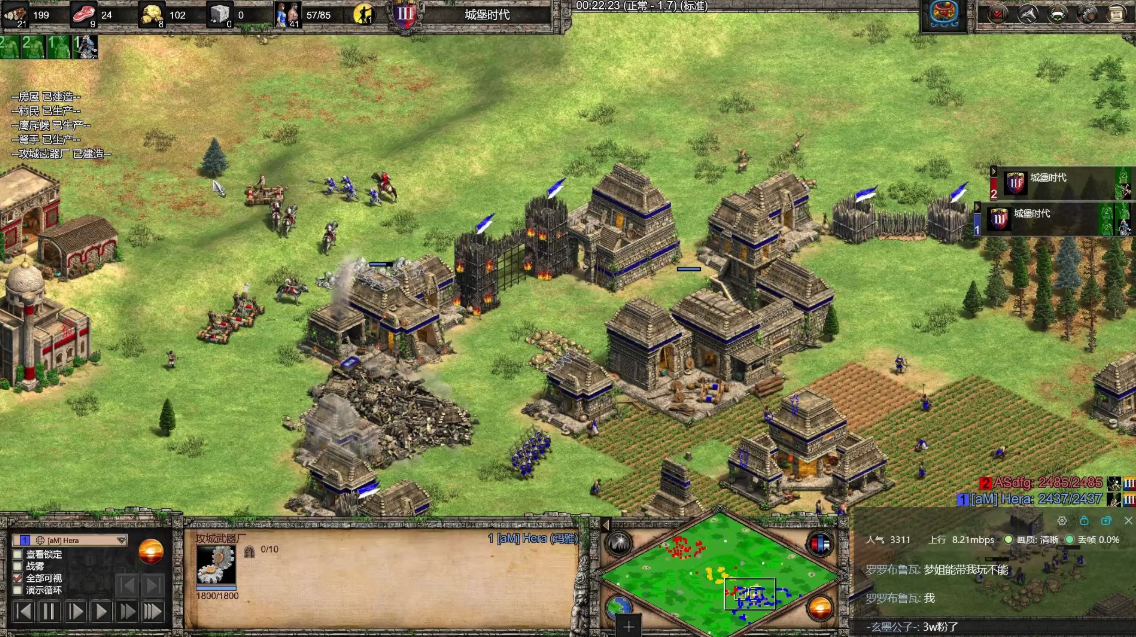Screen dimensions: 1136x637
Task: Open the stream overlay settings gear
Action: 1062,521
